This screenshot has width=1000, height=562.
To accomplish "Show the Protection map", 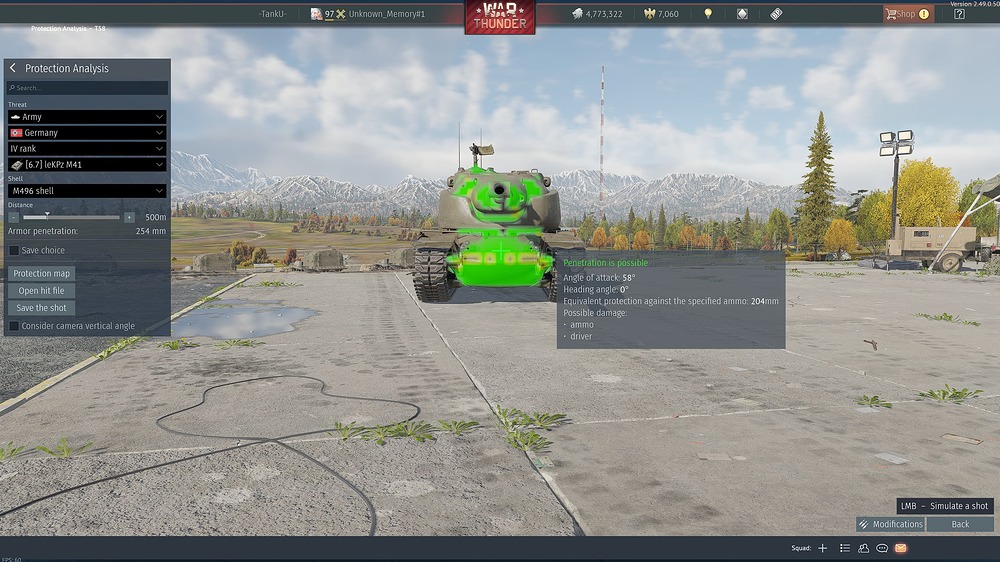I will pos(42,274).
